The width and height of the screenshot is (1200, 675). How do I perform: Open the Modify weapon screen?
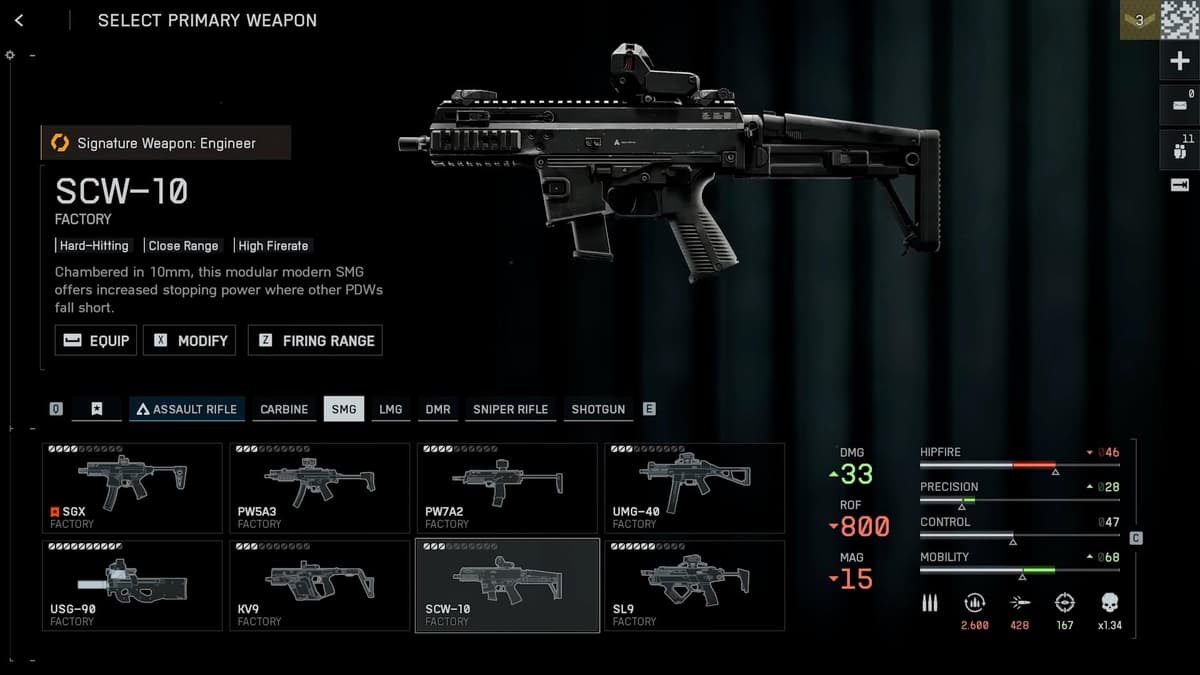pos(190,340)
